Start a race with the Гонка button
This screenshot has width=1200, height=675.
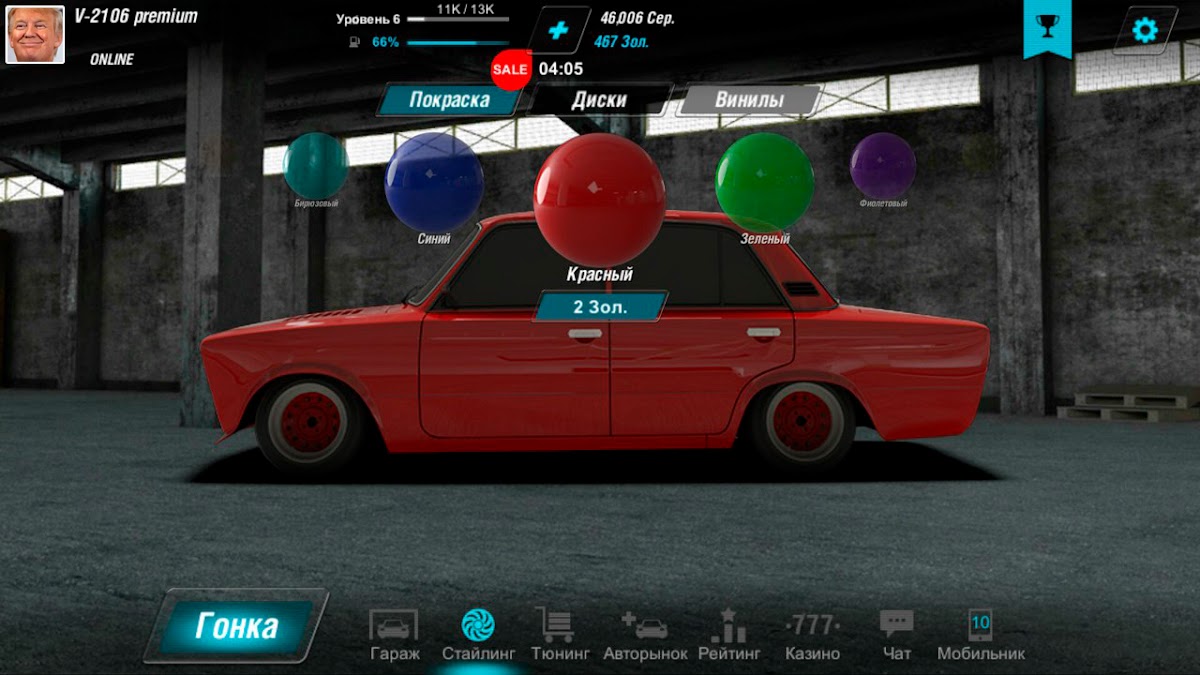point(236,626)
